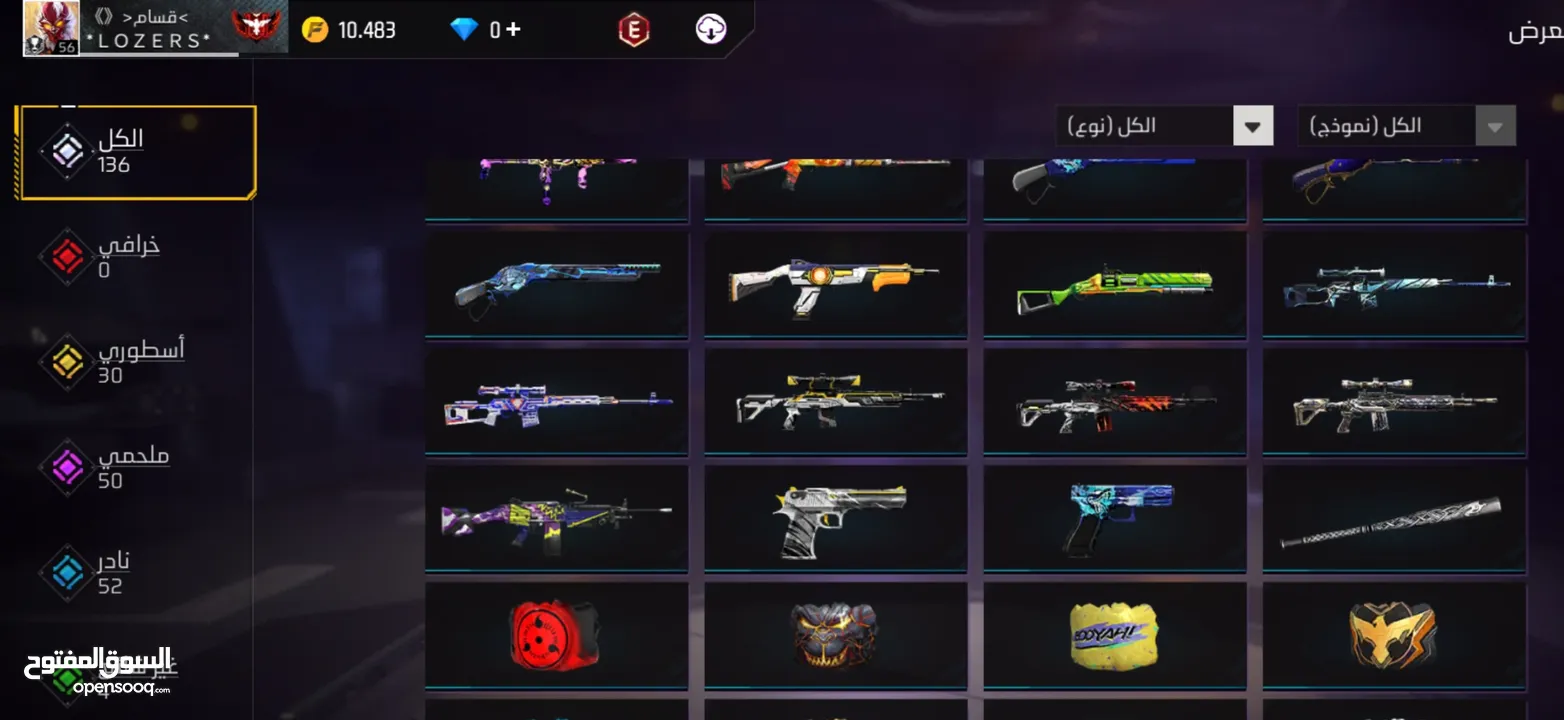Screen dimensions: 1564x720
Task: Pick the white and orange rifle skin
Action: [835, 284]
